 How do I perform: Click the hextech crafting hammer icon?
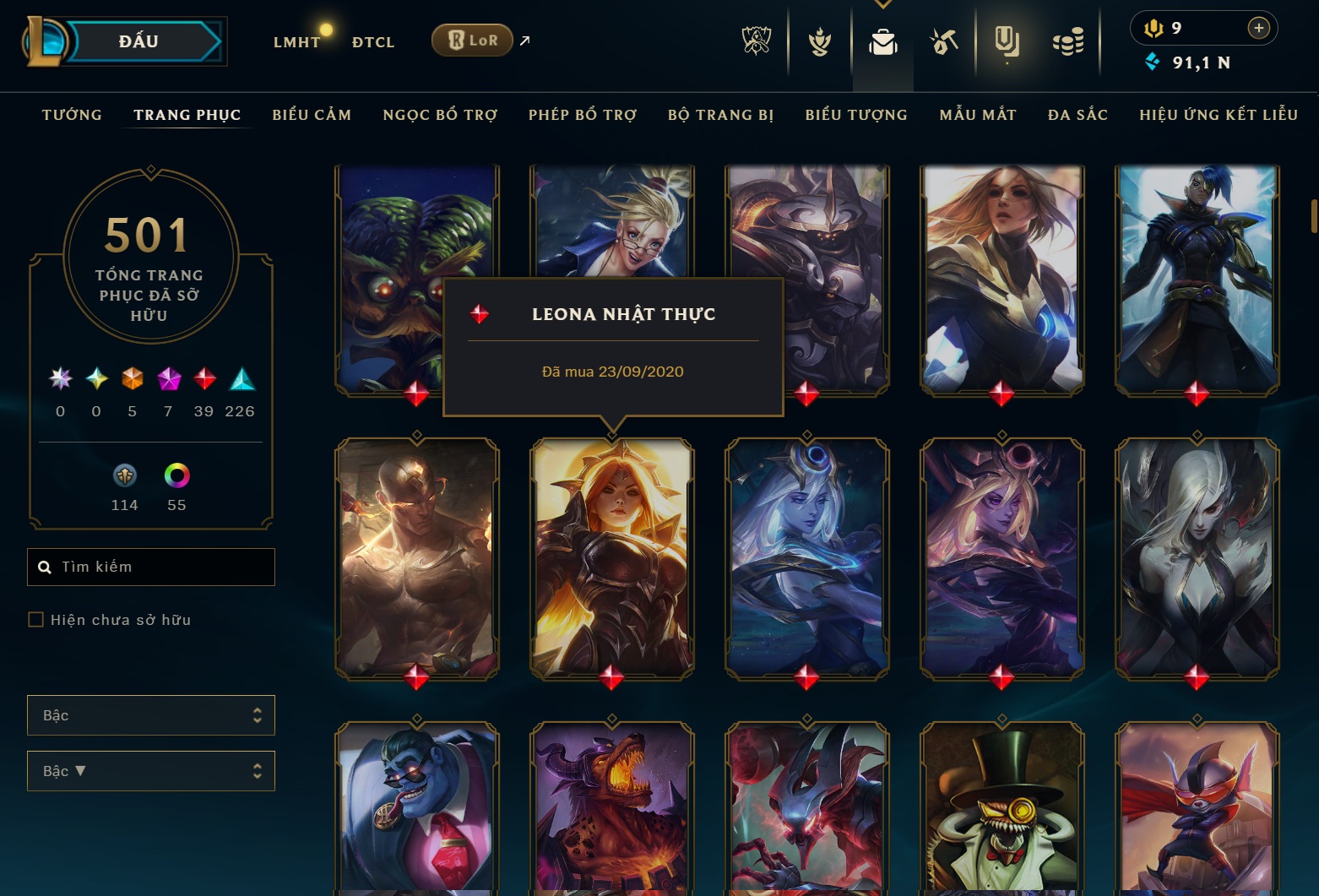(x=945, y=41)
